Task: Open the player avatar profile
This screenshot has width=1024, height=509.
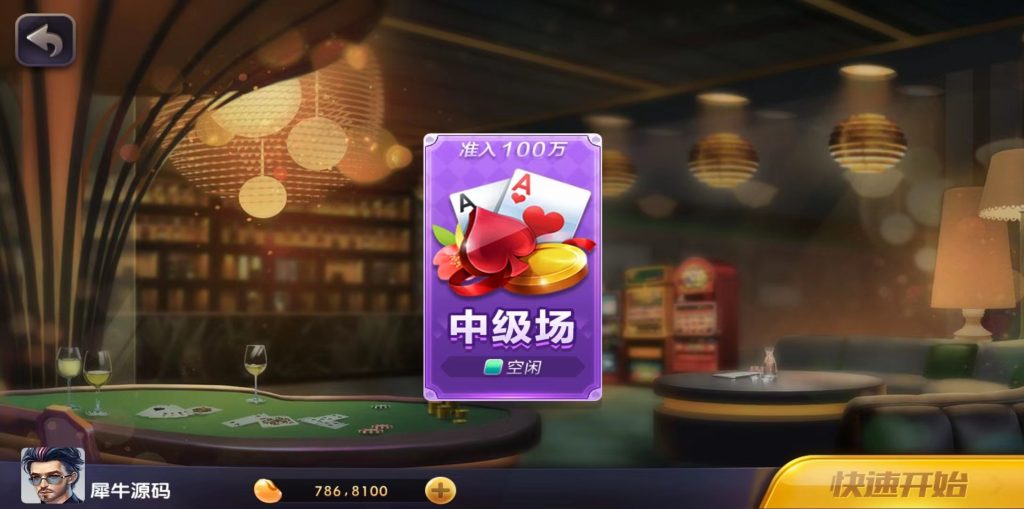Action: point(53,476)
